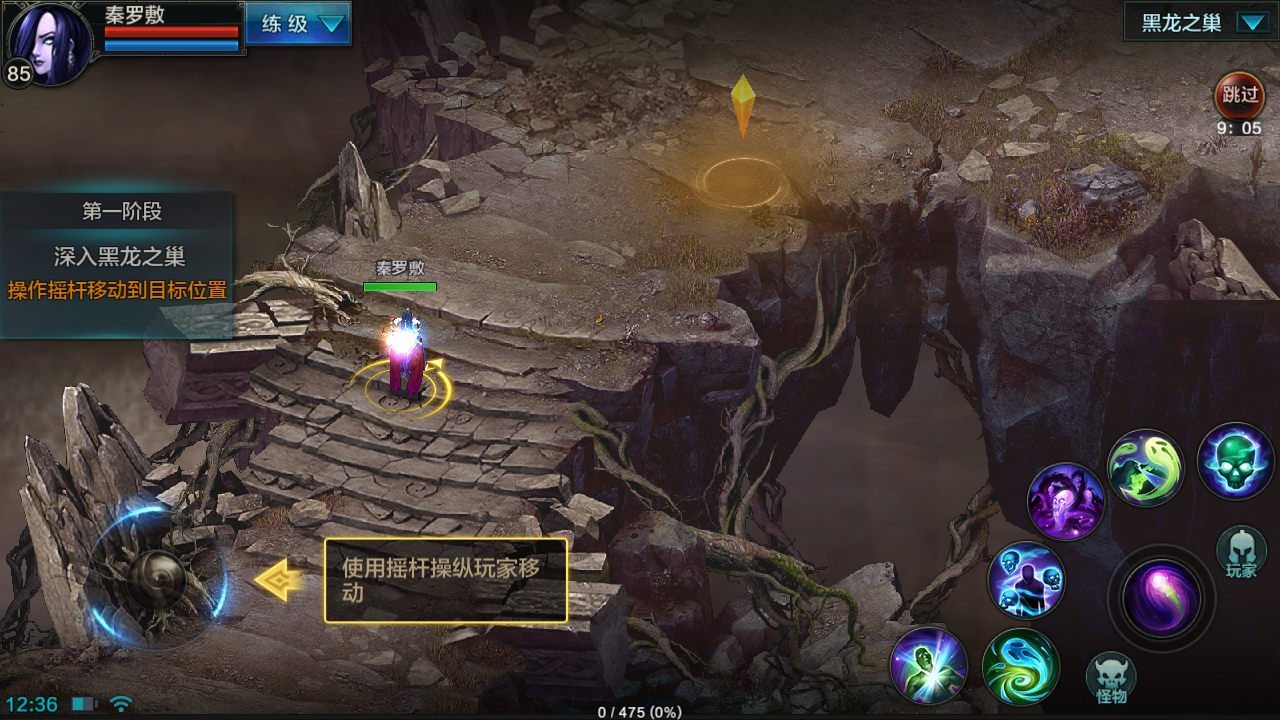Cast the blue skulls summon skill
The height and width of the screenshot is (720, 1280).
click(1026, 580)
